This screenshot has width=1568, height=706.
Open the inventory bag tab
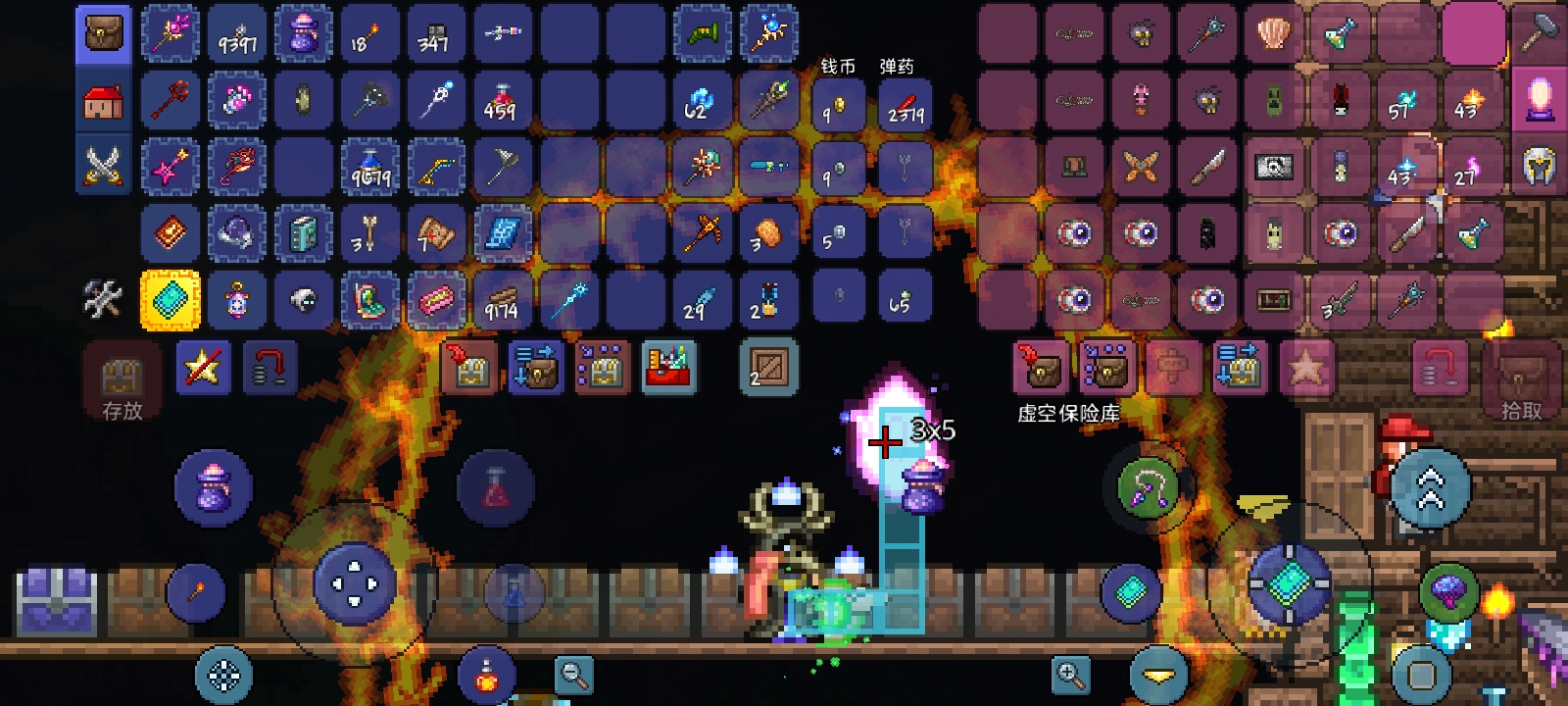pyautogui.click(x=103, y=35)
